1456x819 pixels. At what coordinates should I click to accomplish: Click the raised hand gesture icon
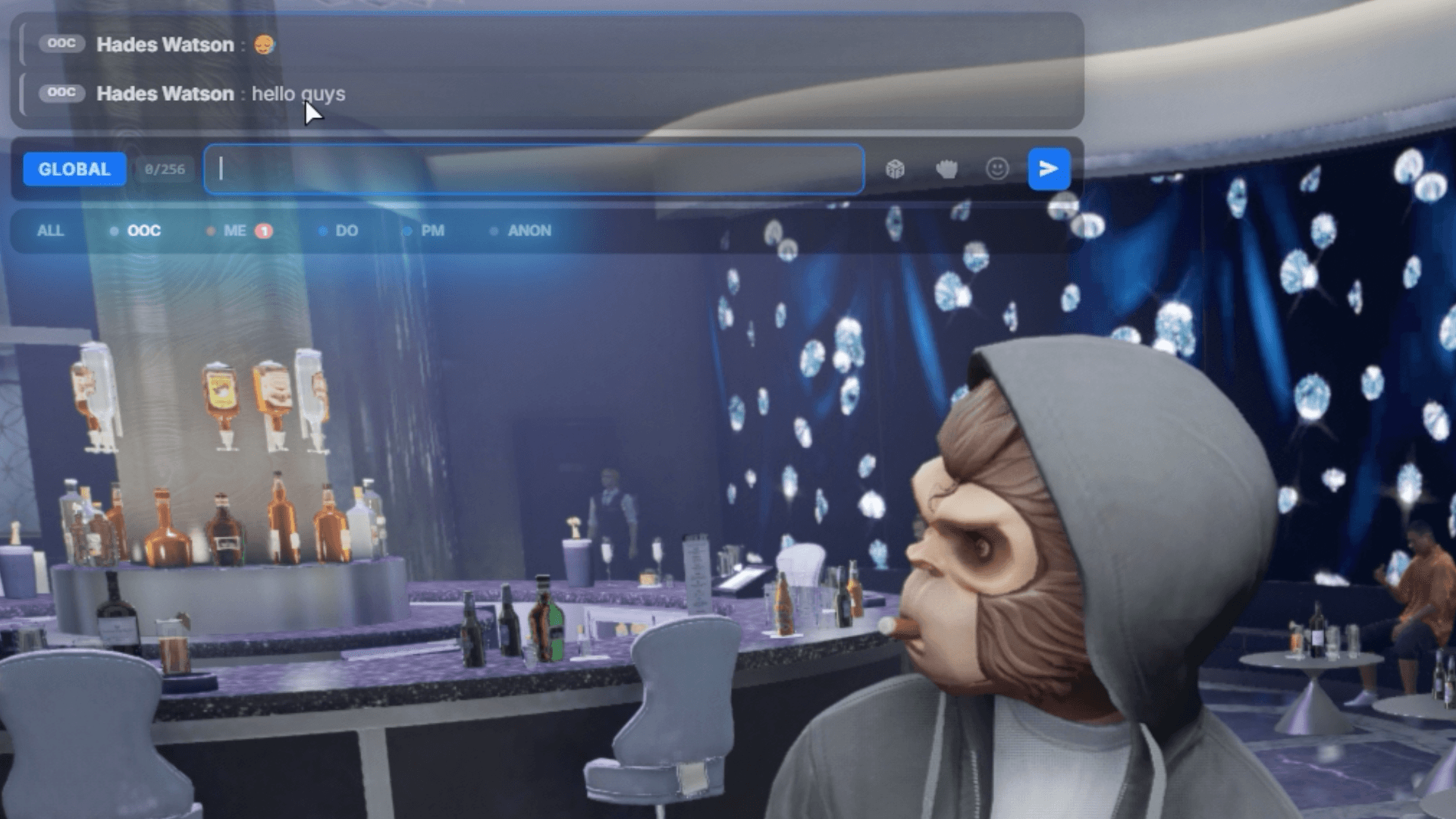(x=947, y=170)
